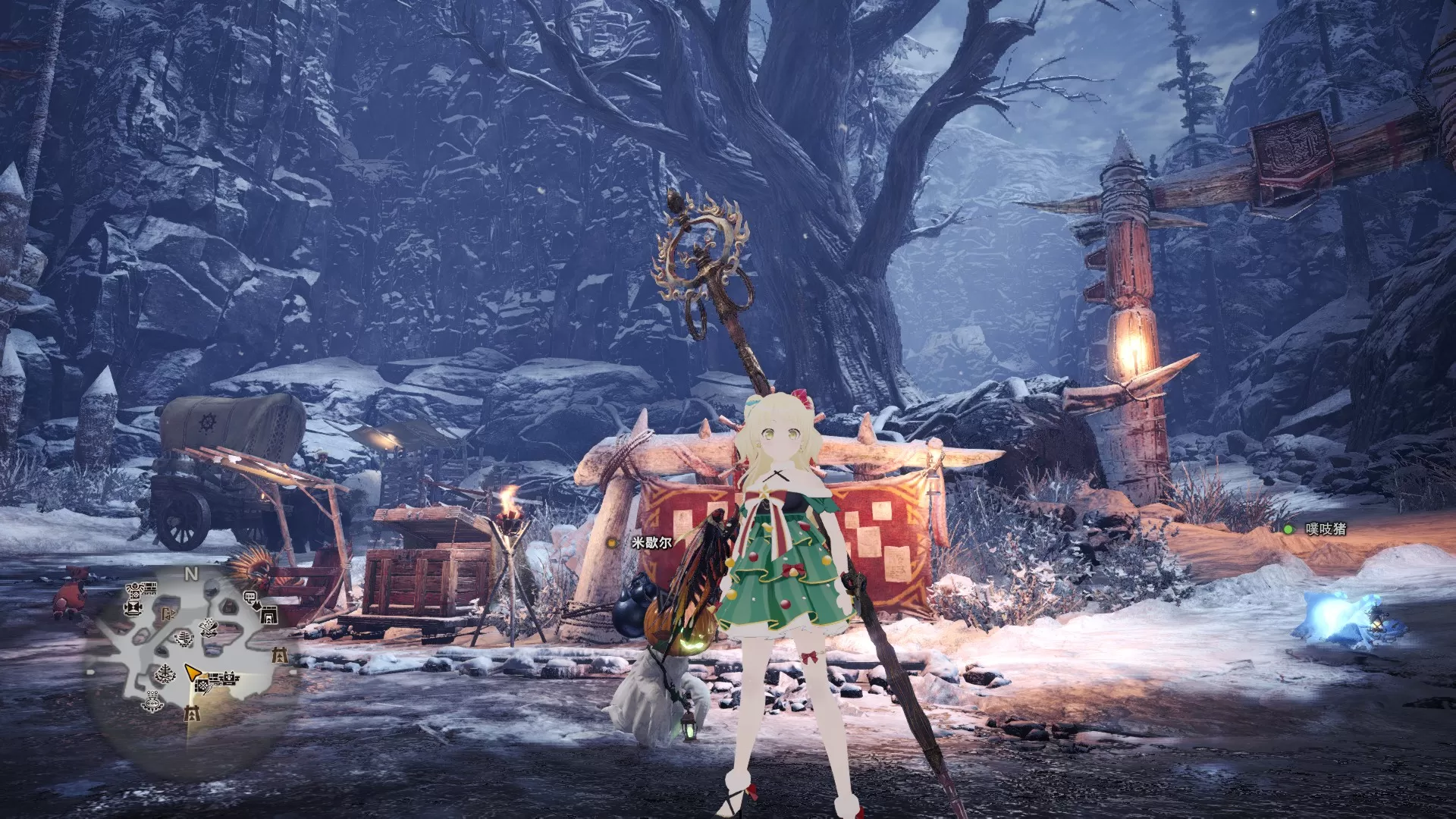Click the speech-bubble NPC icon on the minimap
1456x819 pixels.
[251, 598]
